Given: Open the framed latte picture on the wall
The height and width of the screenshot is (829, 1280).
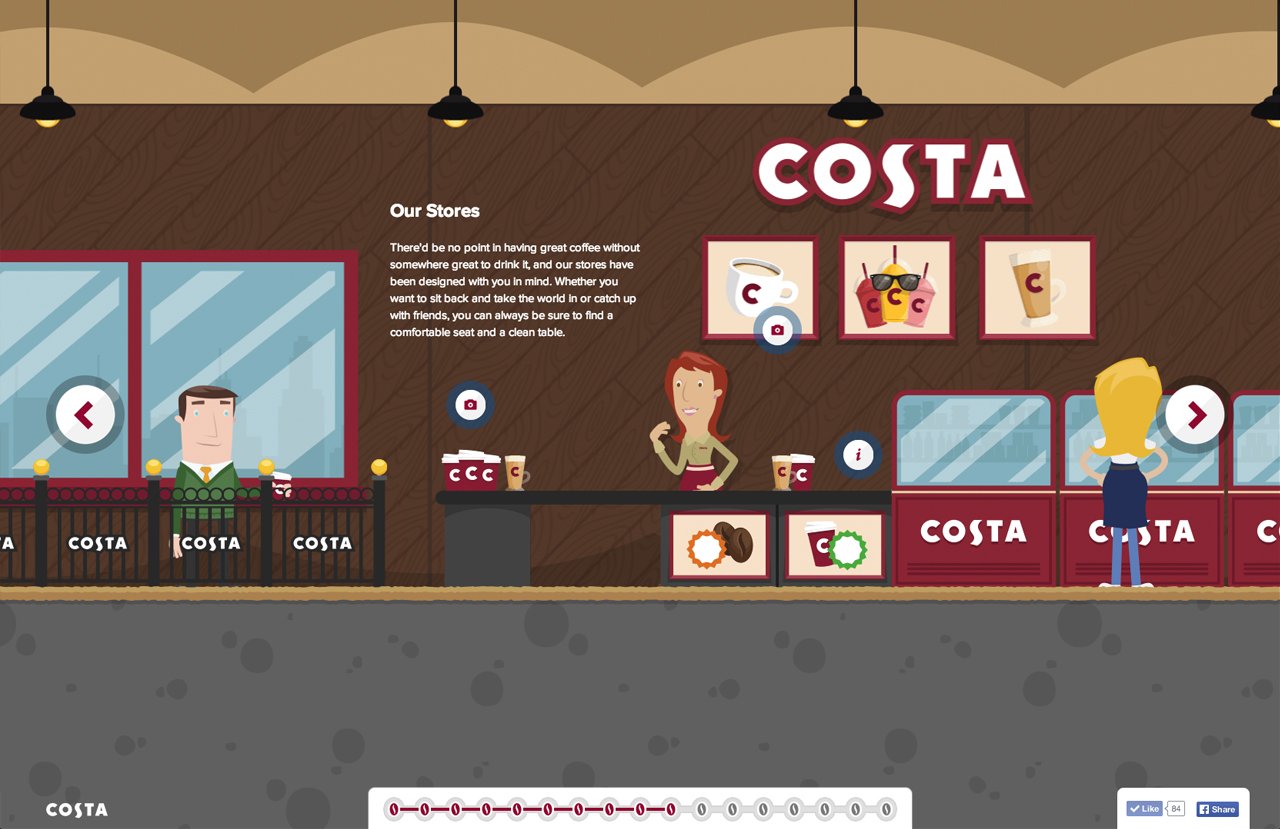Looking at the screenshot, I should [1036, 289].
